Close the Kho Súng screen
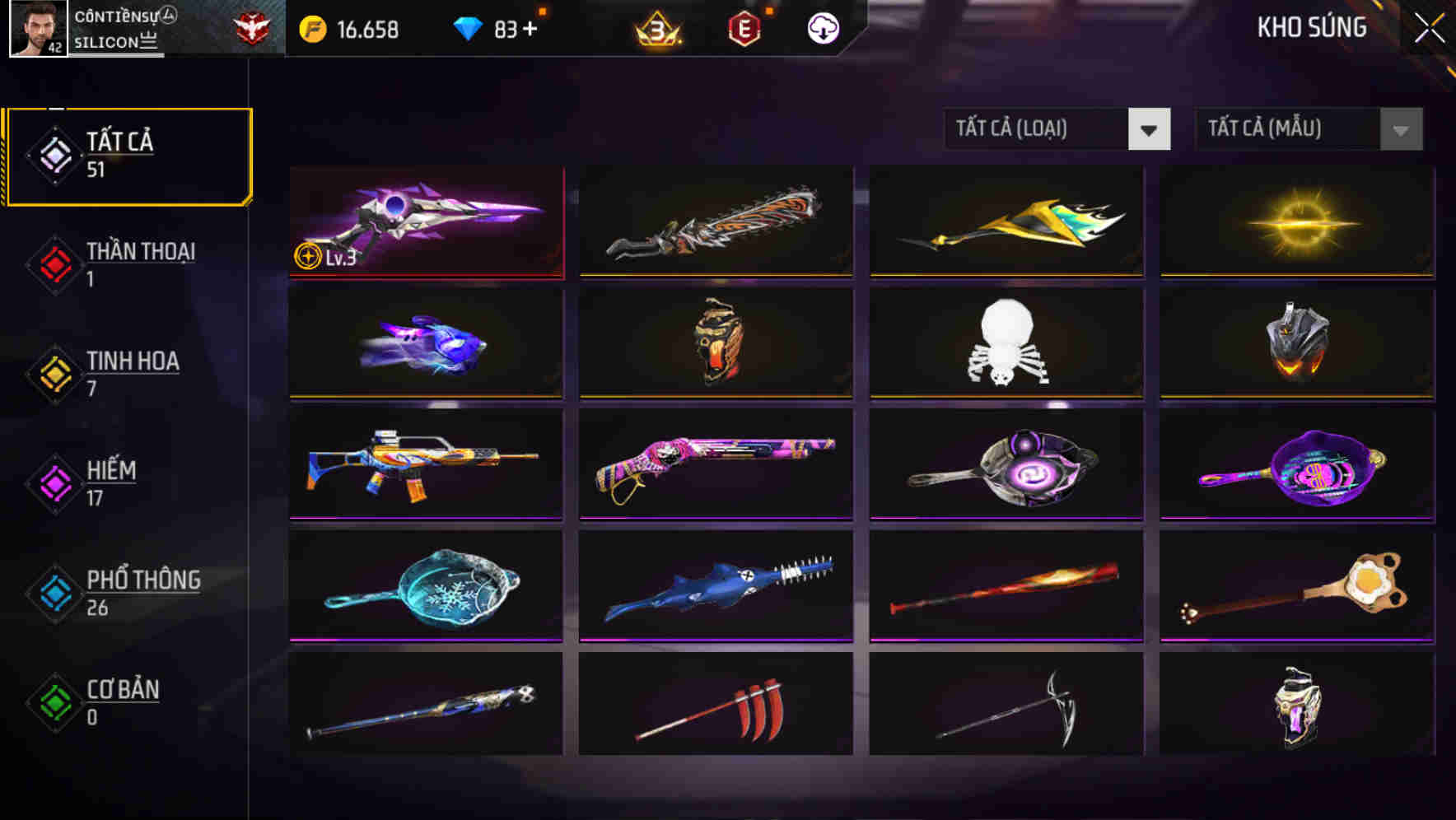Viewport: 1456px width, 820px height. click(x=1426, y=27)
